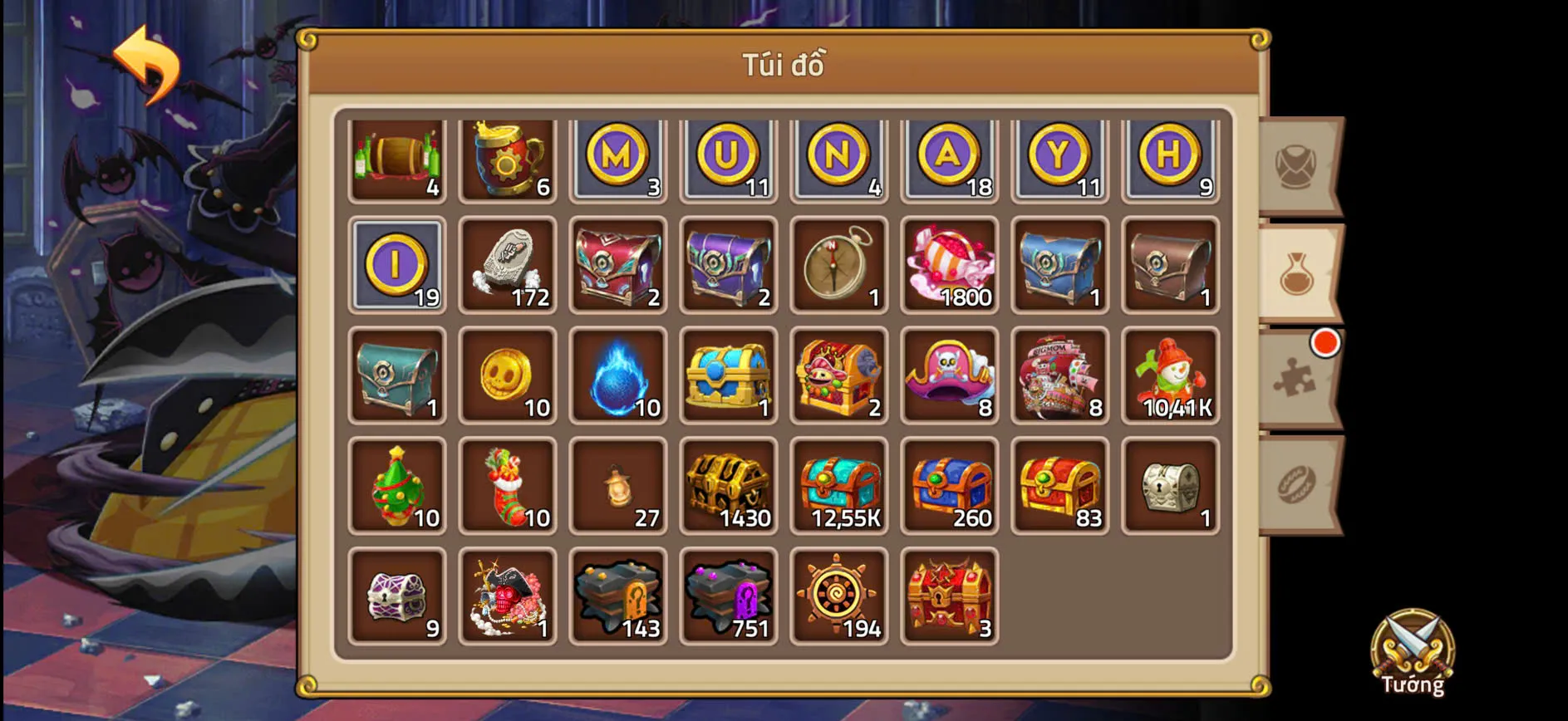Select the letter A coin showing 18
The width and height of the screenshot is (1568, 721).
pos(950,156)
